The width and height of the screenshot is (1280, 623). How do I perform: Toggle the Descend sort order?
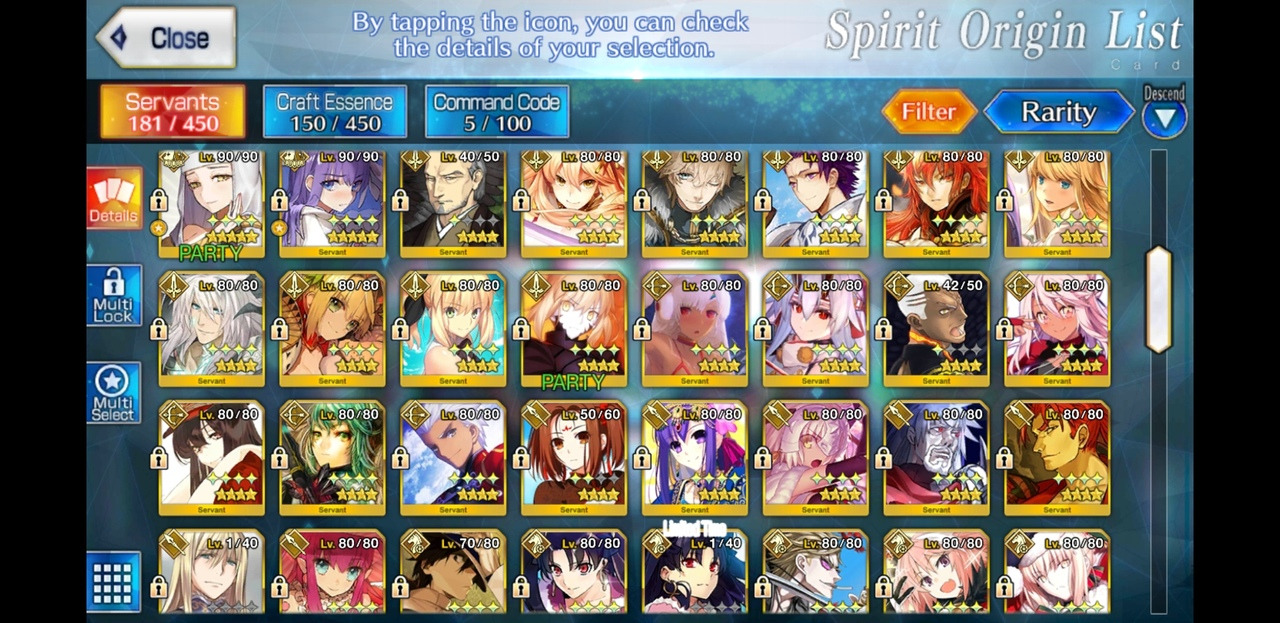tap(1164, 112)
